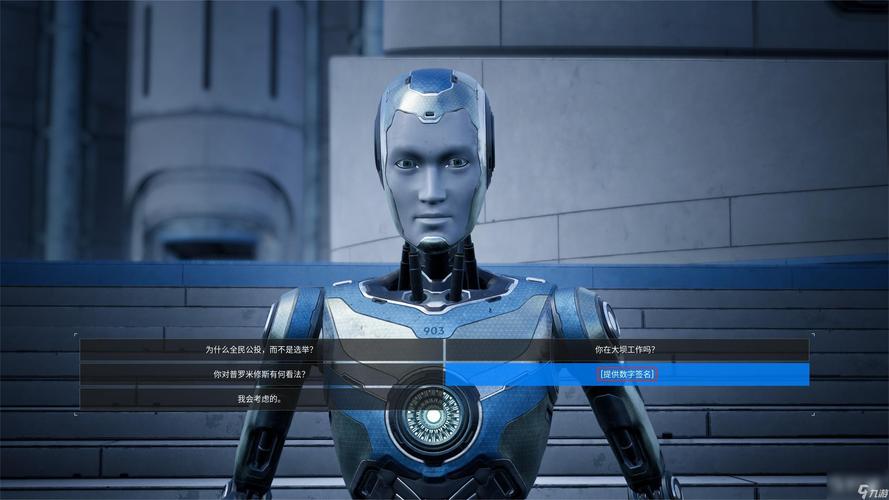Choose "你在大坝工作吗?" dialogue option
Viewport: 889px width, 500px height.
[x=625, y=350]
